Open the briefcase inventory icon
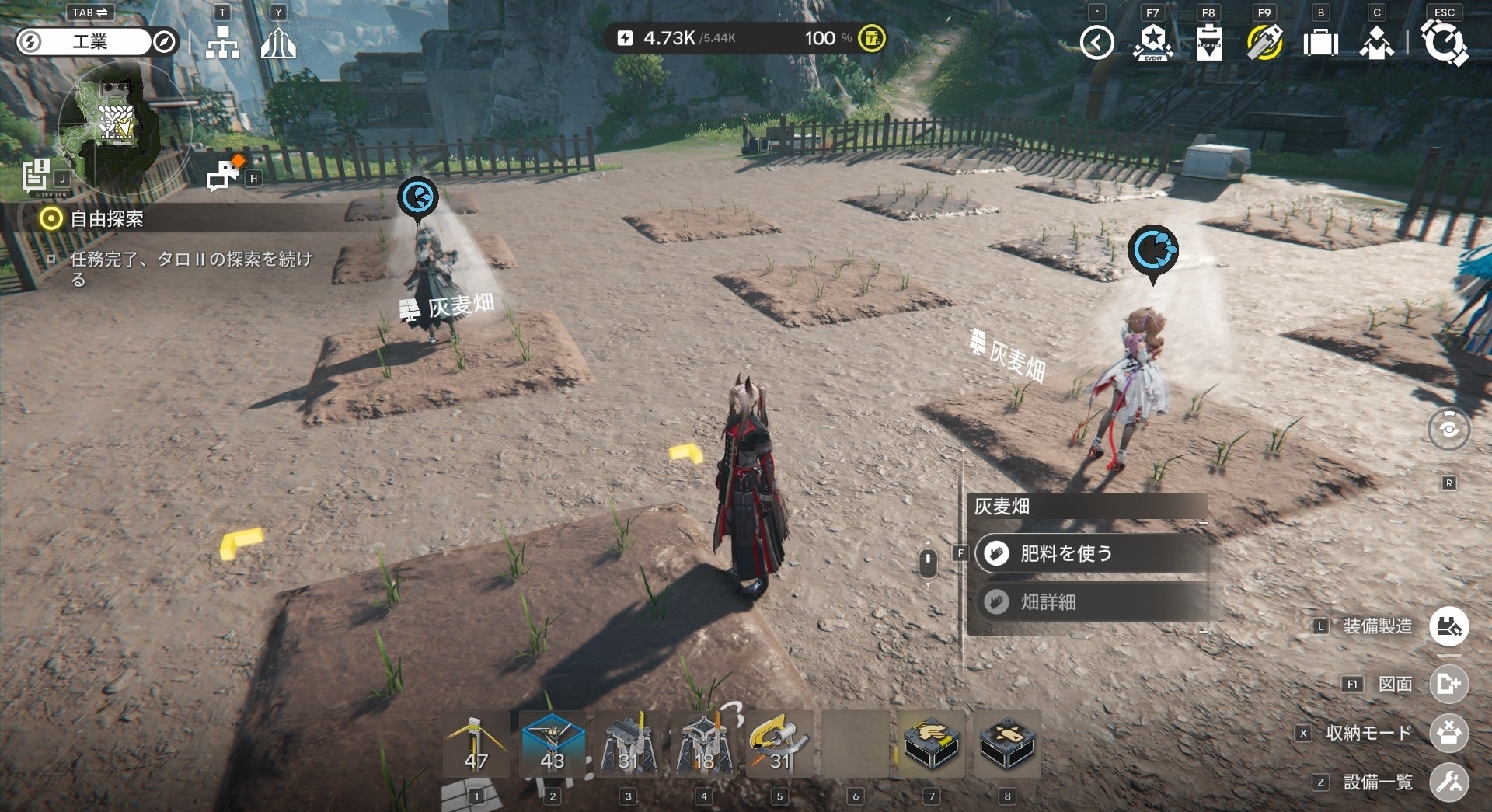This screenshot has width=1492, height=812. (x=1320, y=43)
